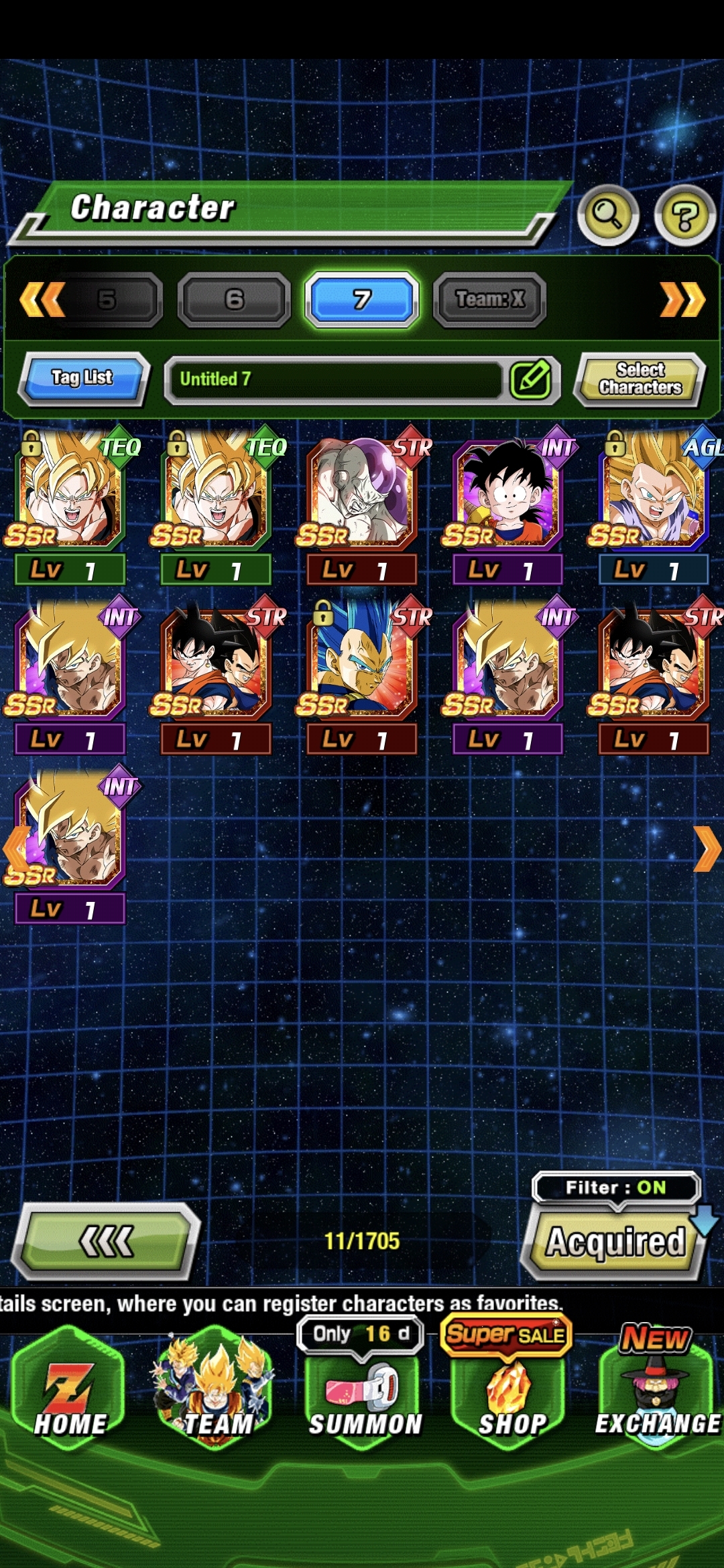Open the EXCHANGE menu

pos(657,1400)
